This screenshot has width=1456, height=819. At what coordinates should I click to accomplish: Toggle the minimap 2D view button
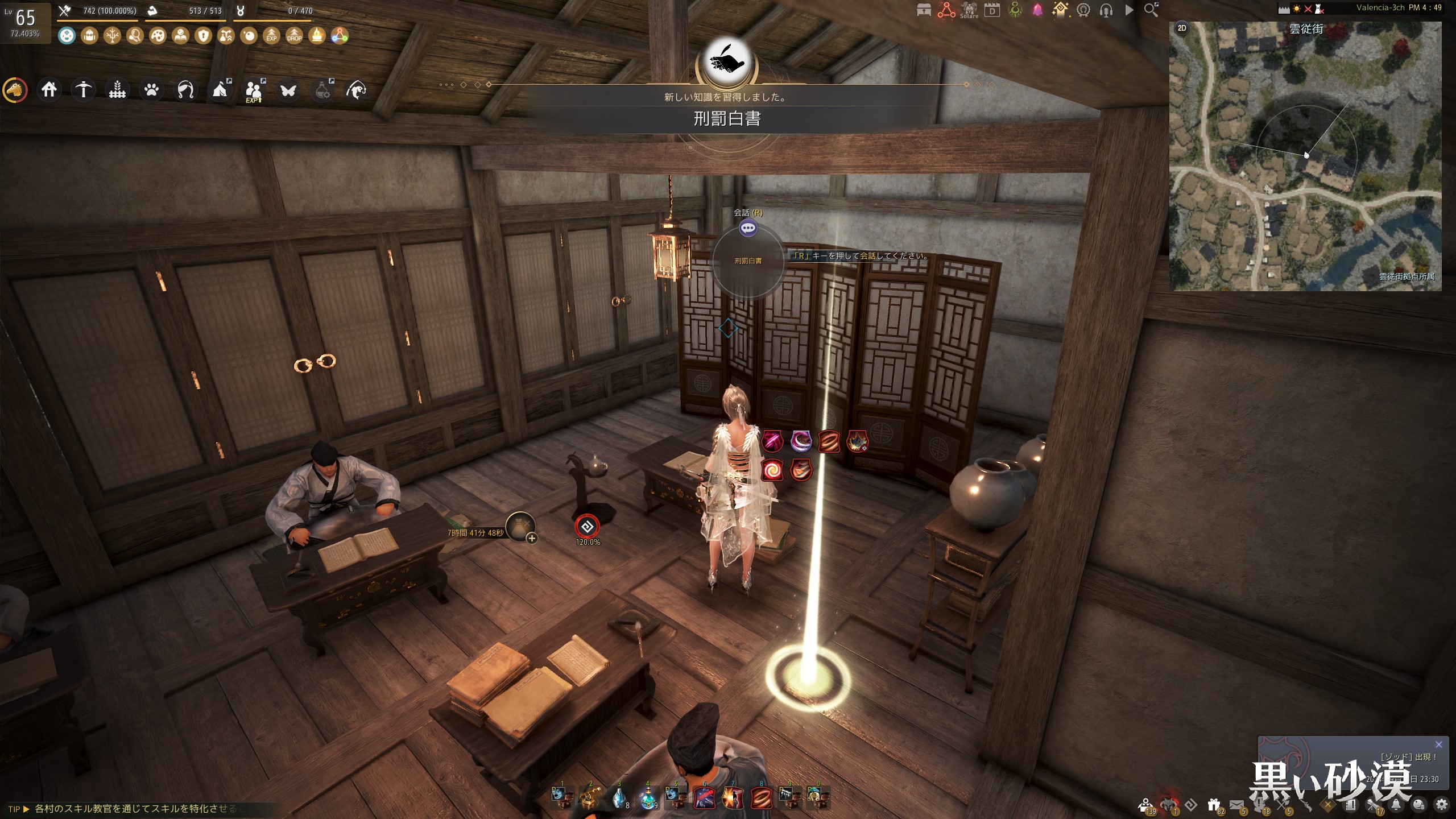tap(1182, 28)
